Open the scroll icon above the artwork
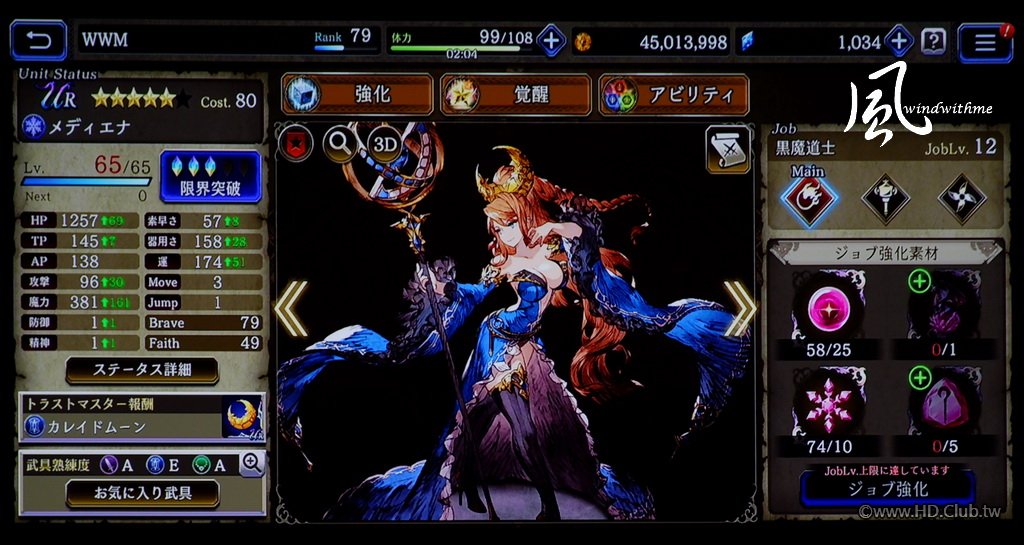Screen dimensions: 1024x545 tap(727, 148)
